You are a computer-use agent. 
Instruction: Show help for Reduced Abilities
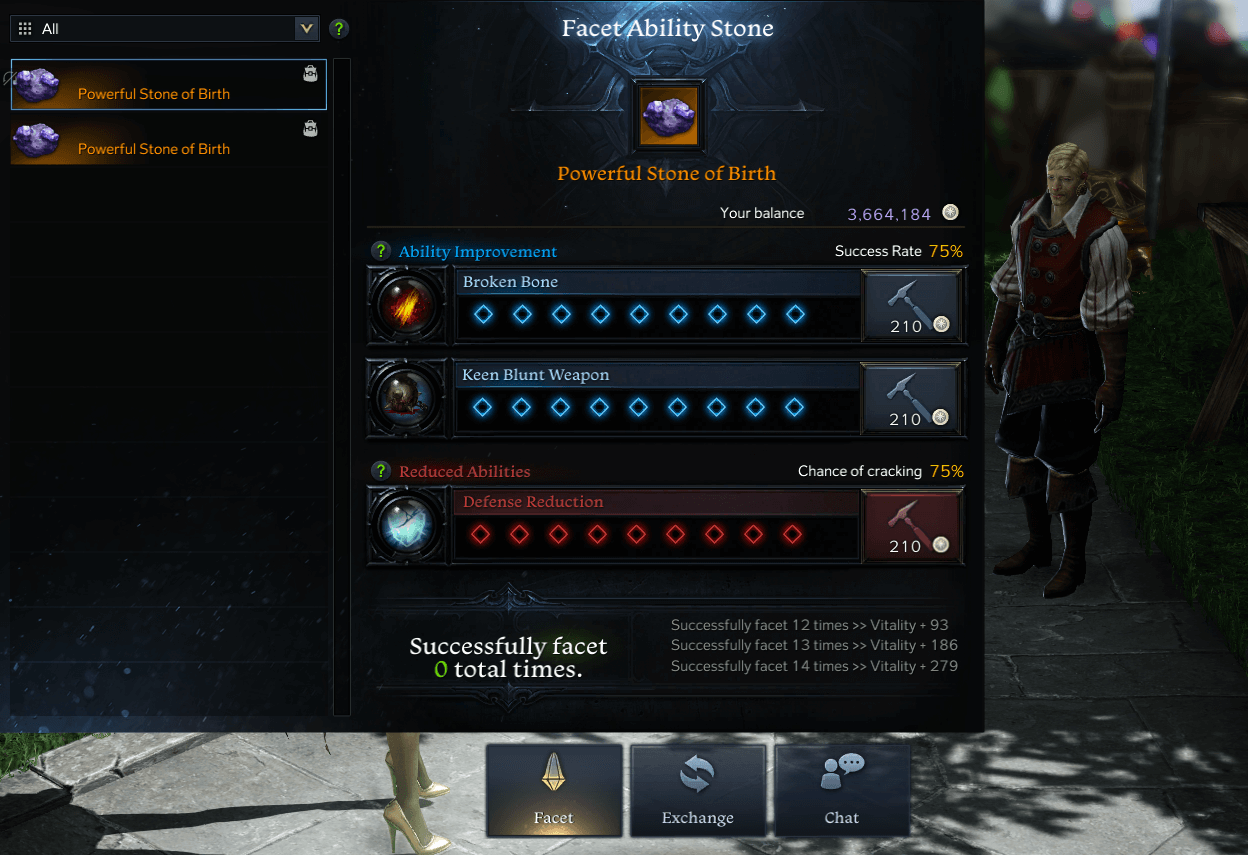coord(380,471)
